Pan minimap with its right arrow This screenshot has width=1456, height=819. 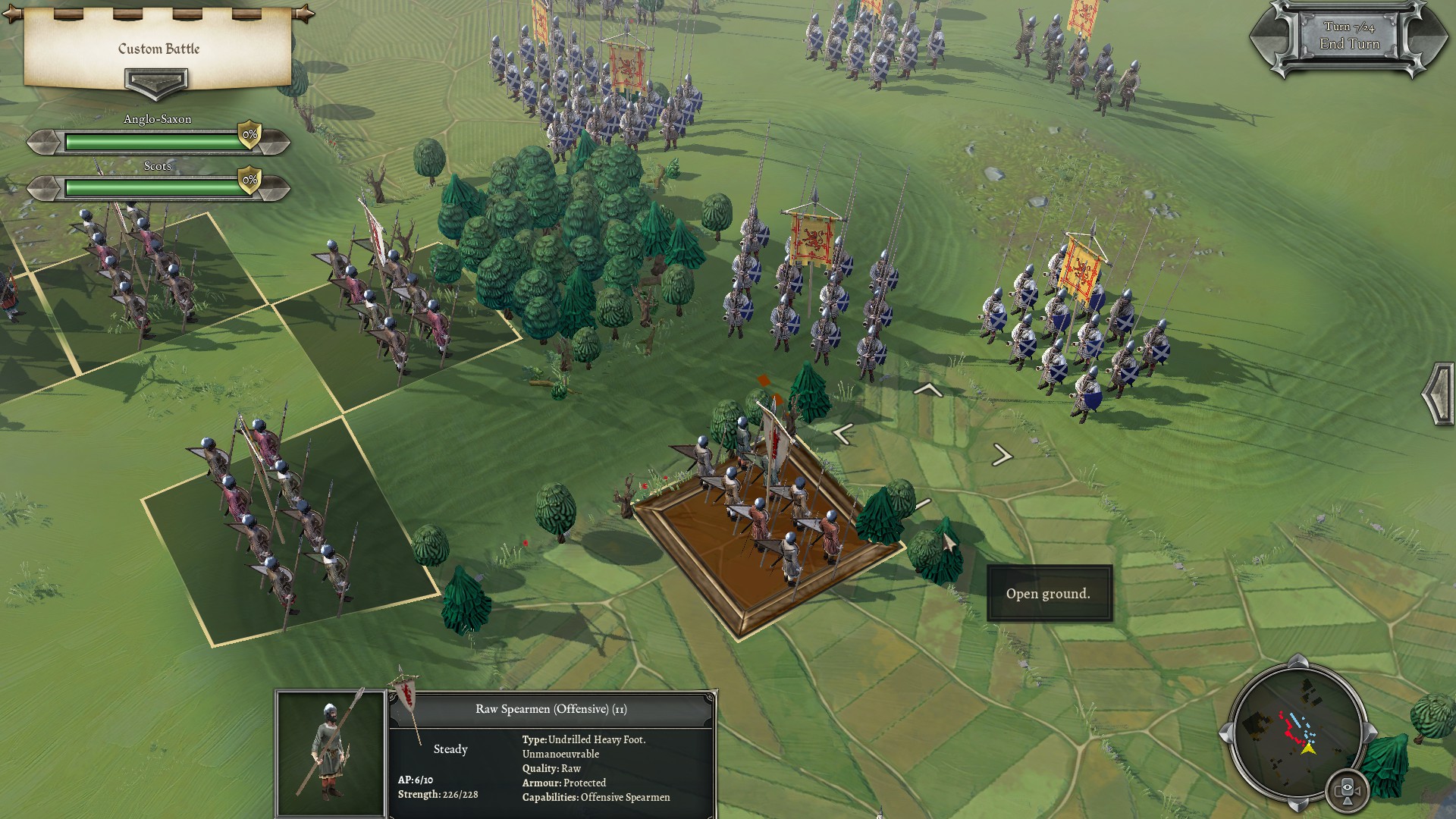1370,733
